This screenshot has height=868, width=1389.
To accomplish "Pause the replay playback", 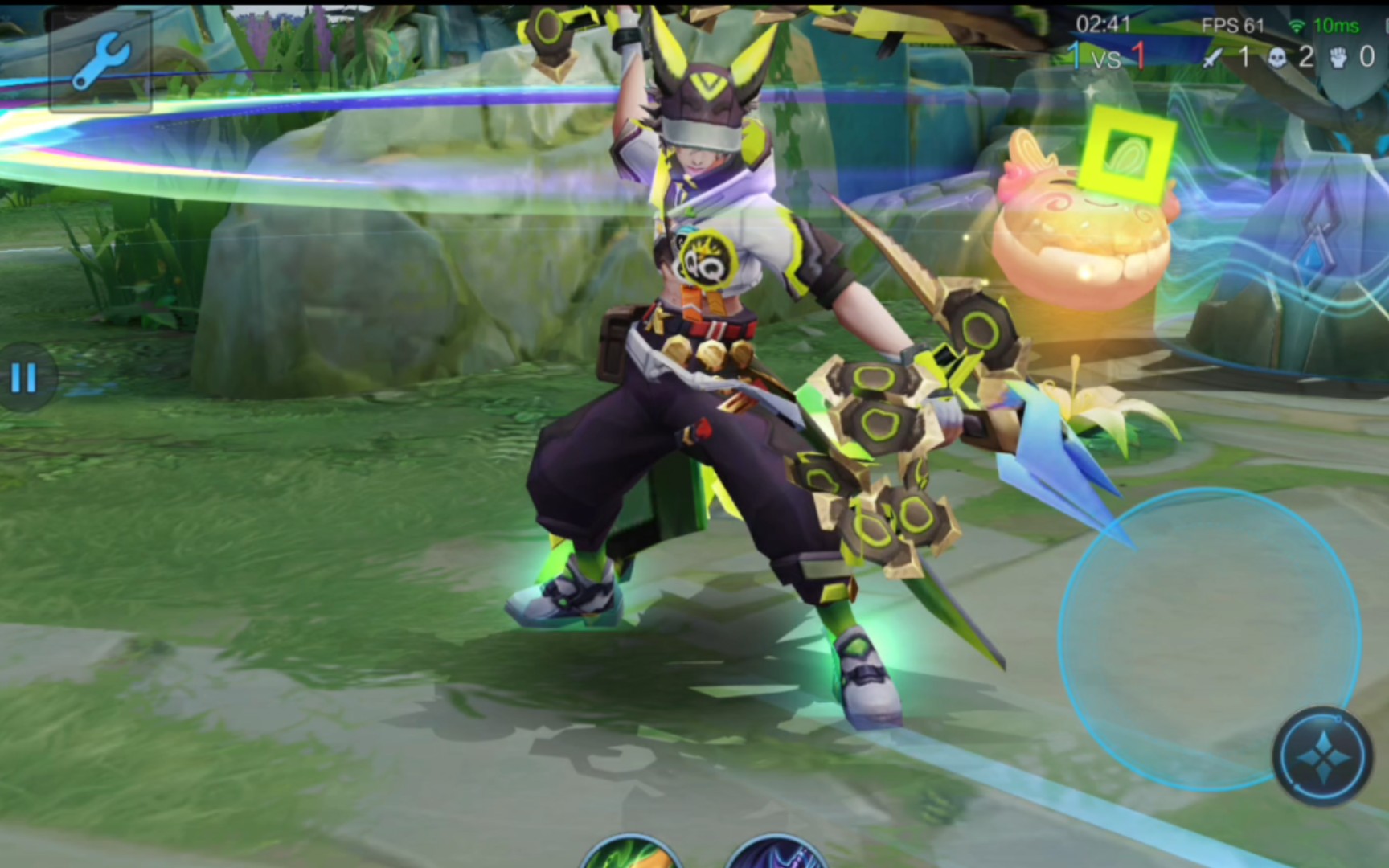I will [24, 378].
